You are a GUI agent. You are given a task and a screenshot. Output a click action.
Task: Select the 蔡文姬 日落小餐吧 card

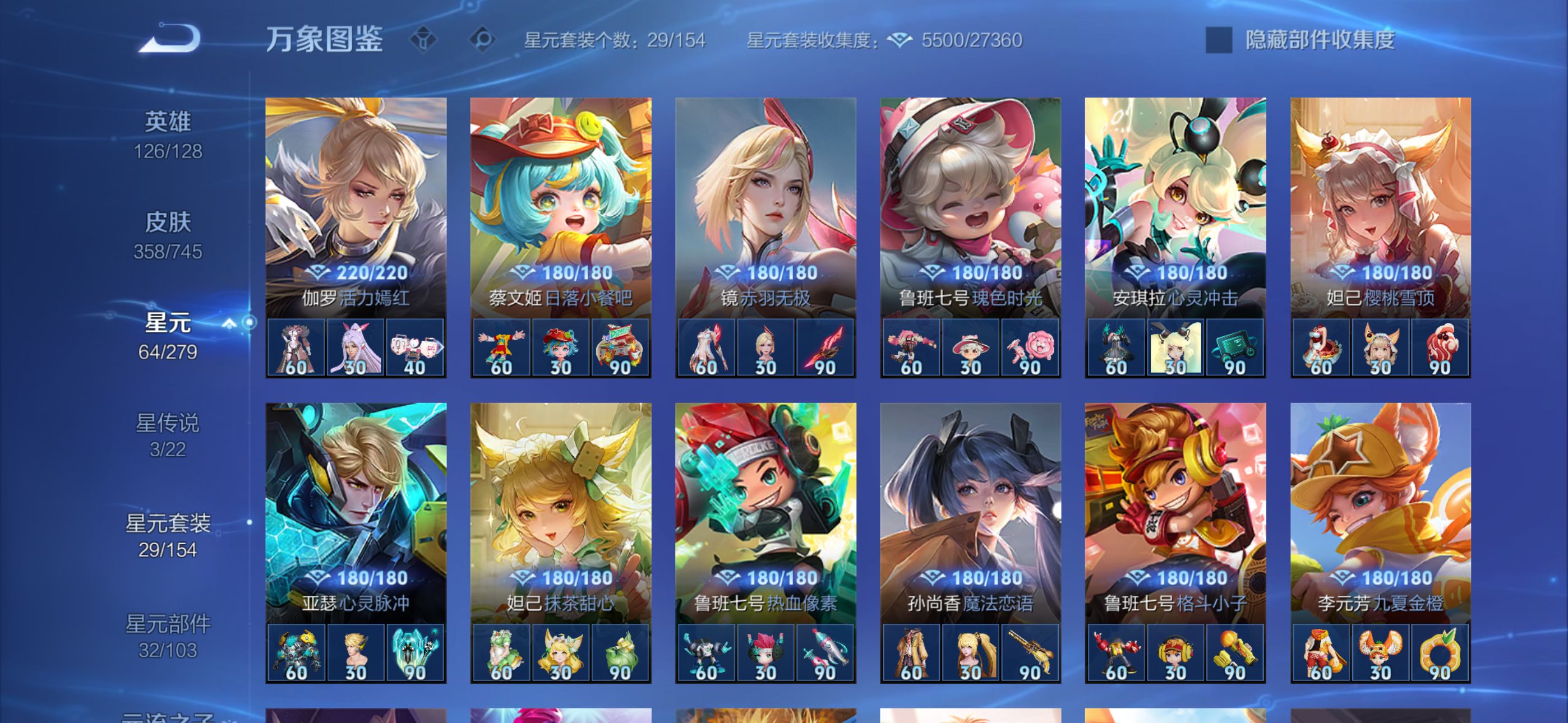click(x=561, y=207)
